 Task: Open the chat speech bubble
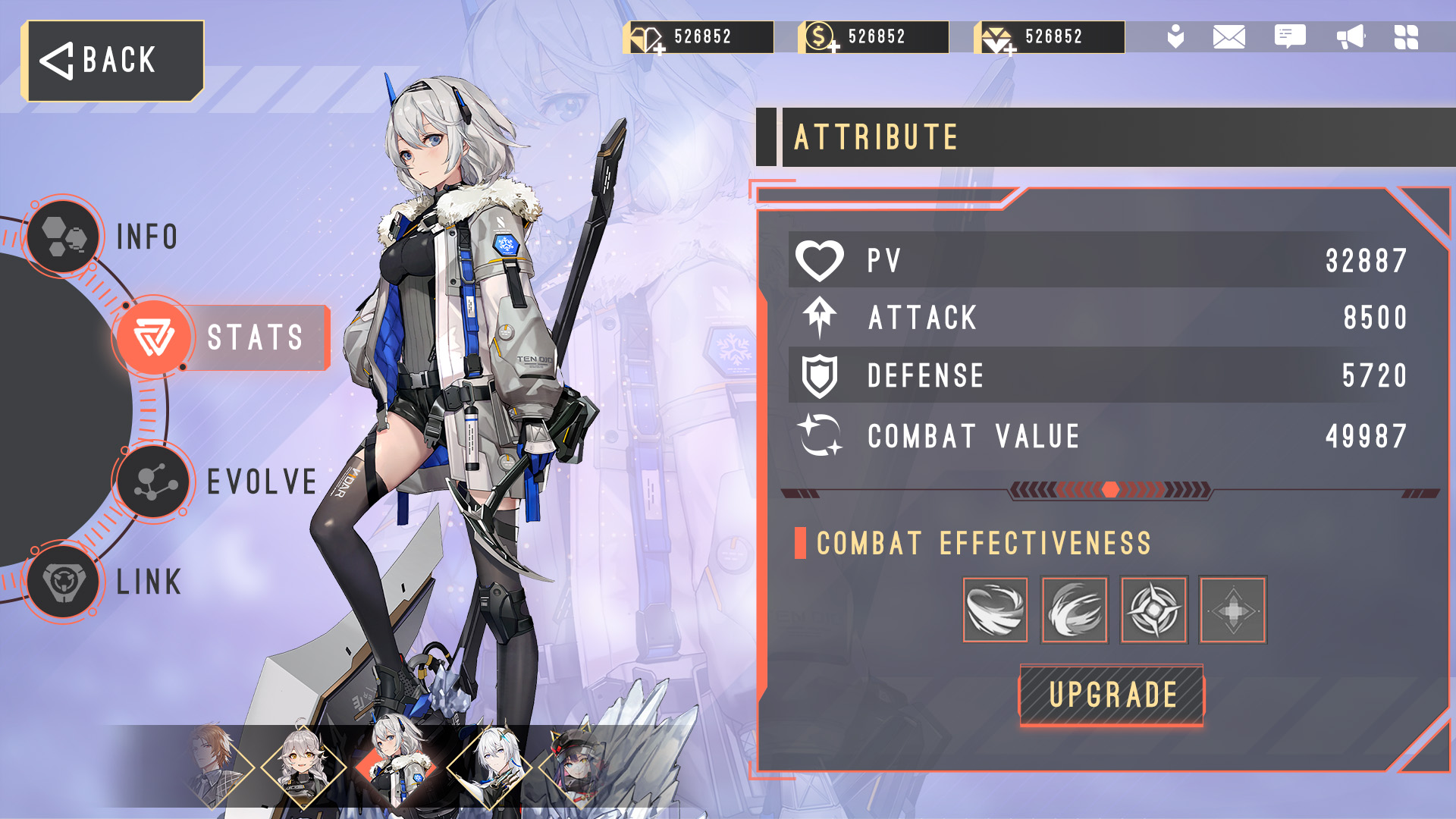click(1289, 36)
